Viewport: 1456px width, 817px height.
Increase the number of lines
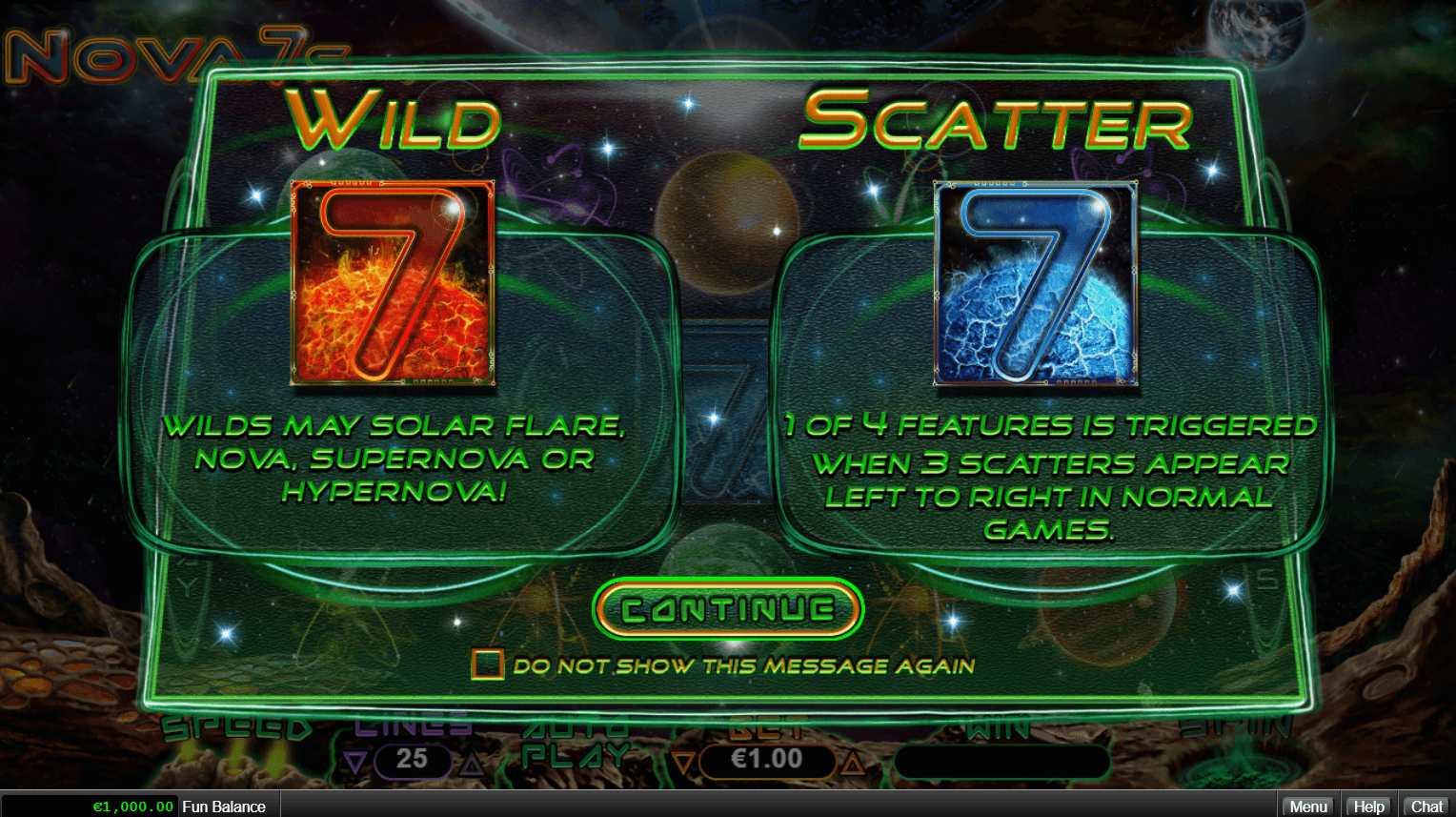[471, 762]
